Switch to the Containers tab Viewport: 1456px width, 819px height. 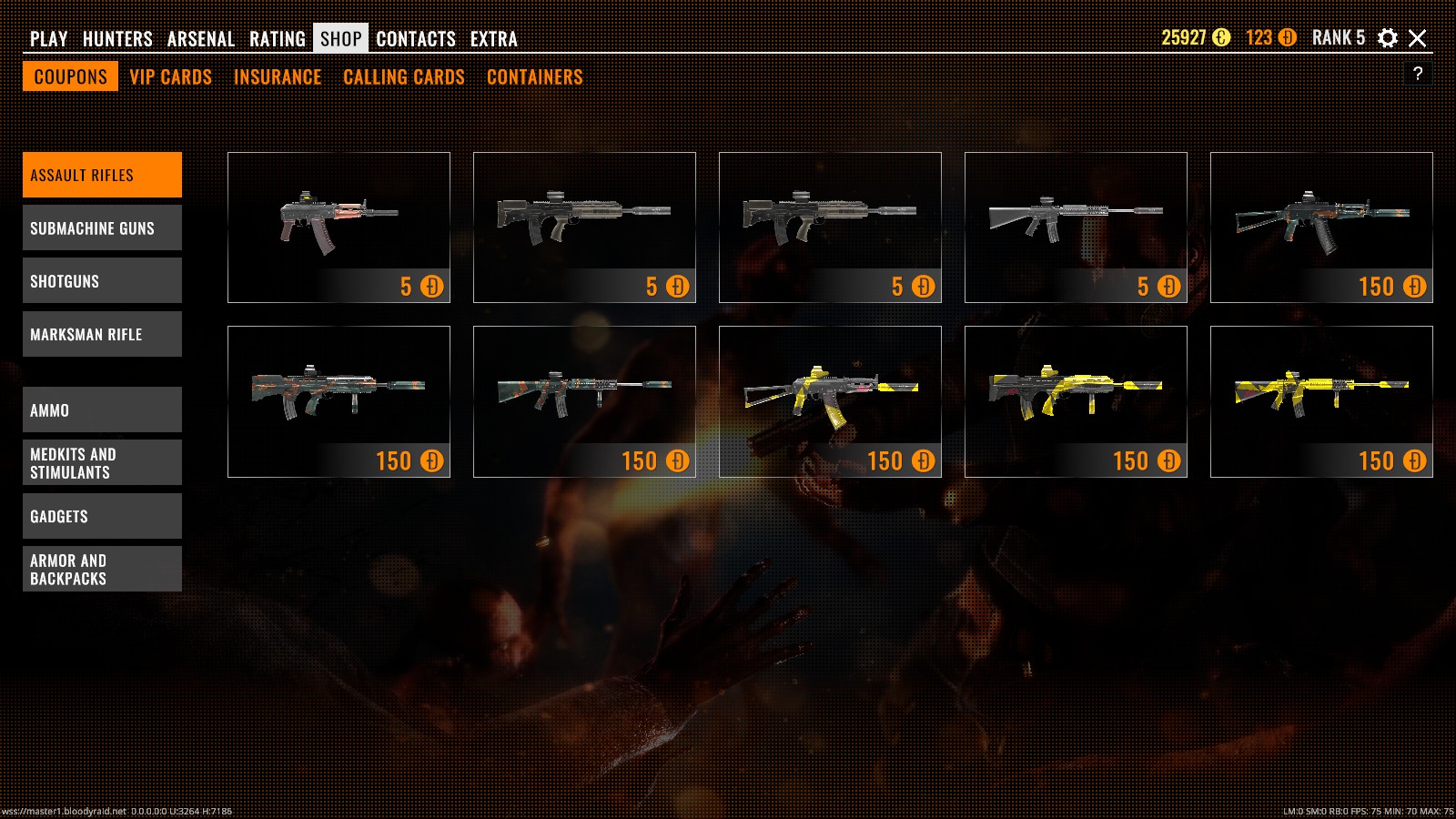coord(534,77)
